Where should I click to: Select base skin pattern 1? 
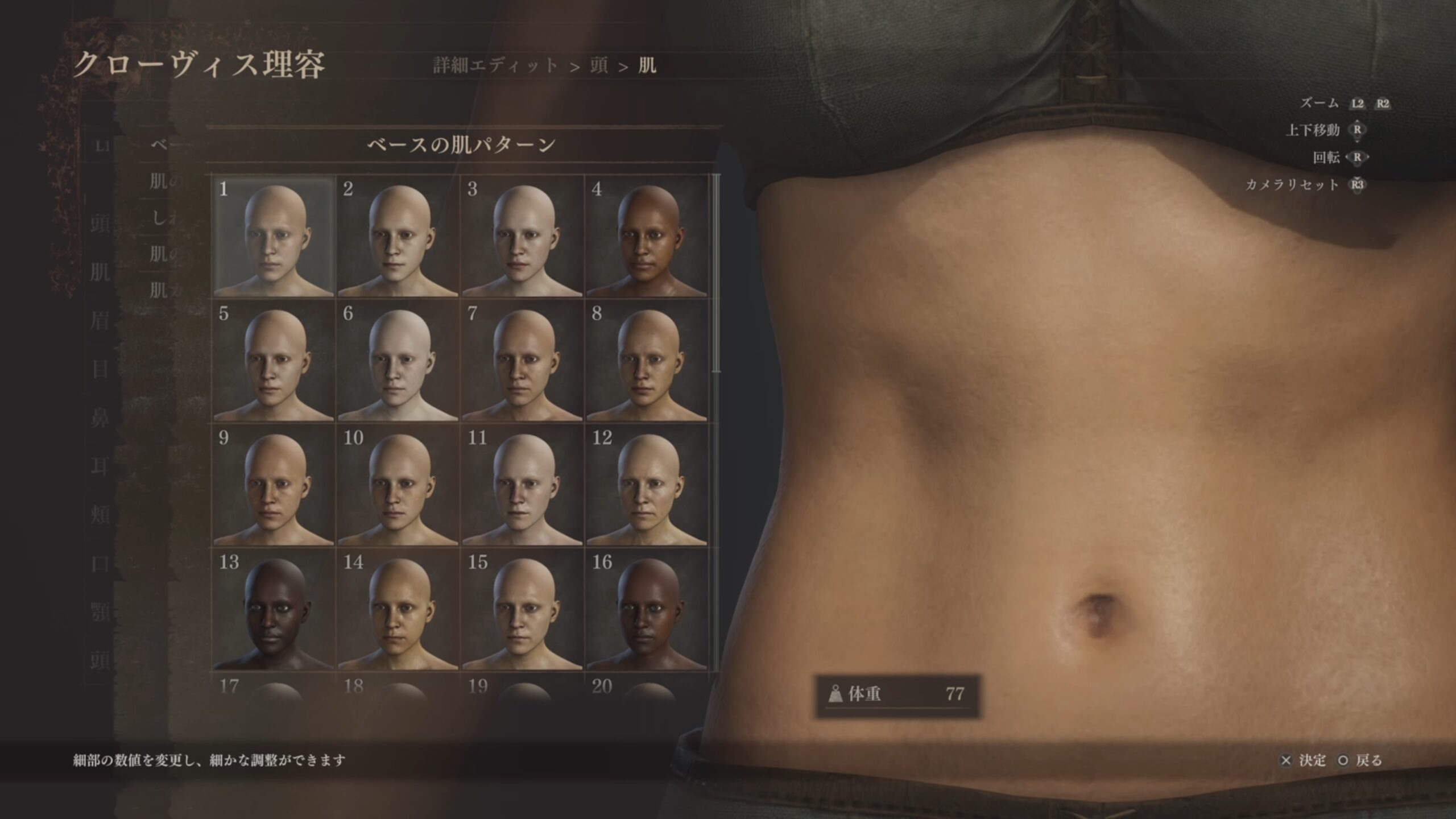pos(274,237)
